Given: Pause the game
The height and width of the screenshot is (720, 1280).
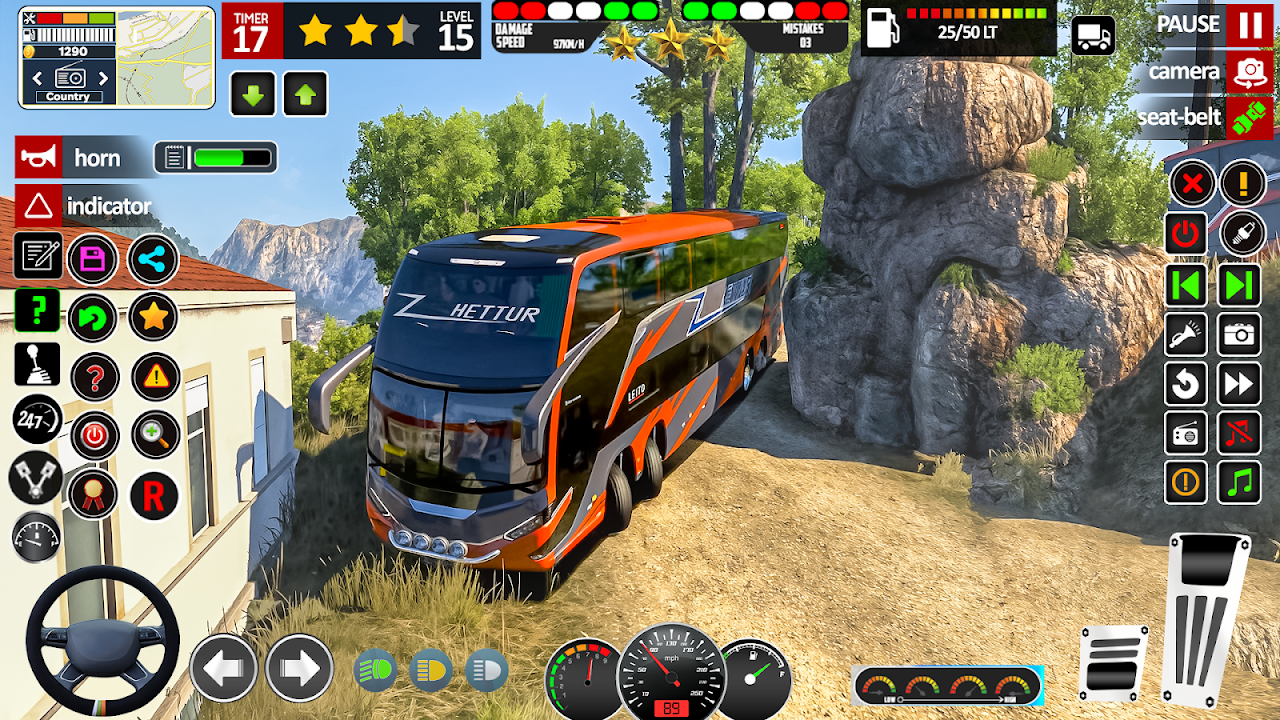Looking at the screenshot, I should [1250, 25].
